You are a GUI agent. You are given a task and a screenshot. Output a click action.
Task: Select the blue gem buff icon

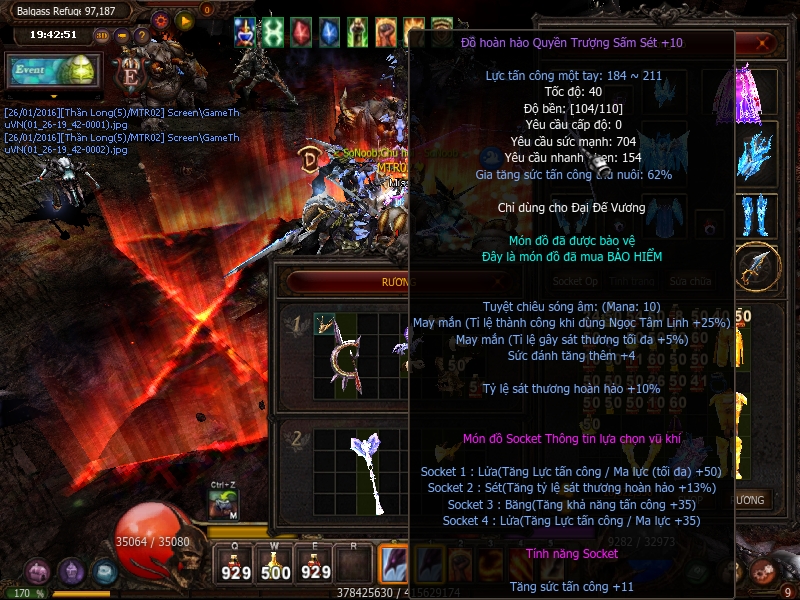(329, 32)
